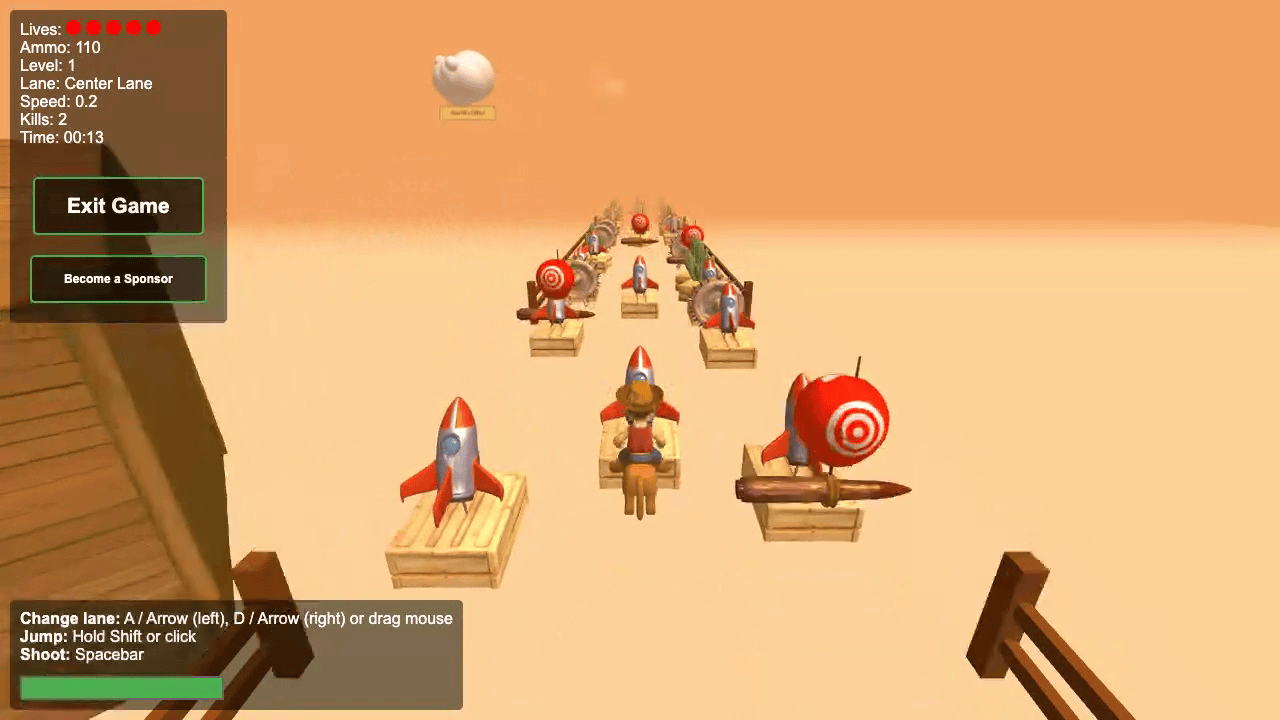Open the Become a Sponsor link
This screenshot has height=720, width=1280.
(118, 279)
